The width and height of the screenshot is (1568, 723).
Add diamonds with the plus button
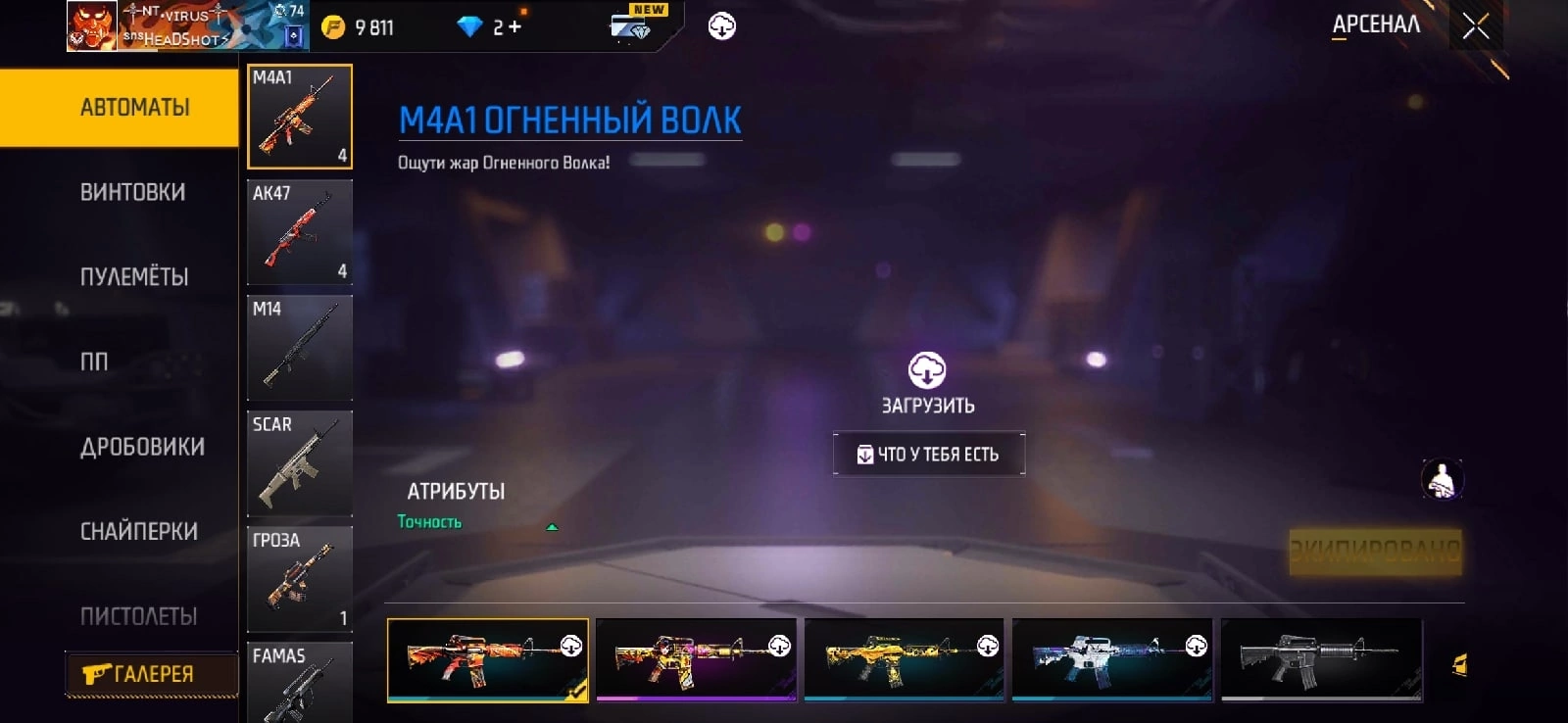tap(514, 27)
